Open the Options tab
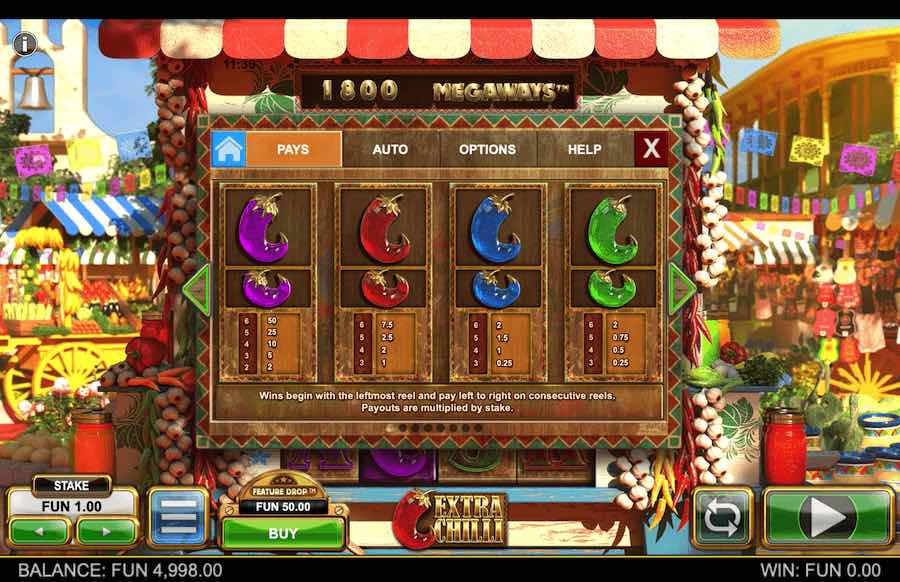The image size is (900, 582). click(x=487, y=149)
